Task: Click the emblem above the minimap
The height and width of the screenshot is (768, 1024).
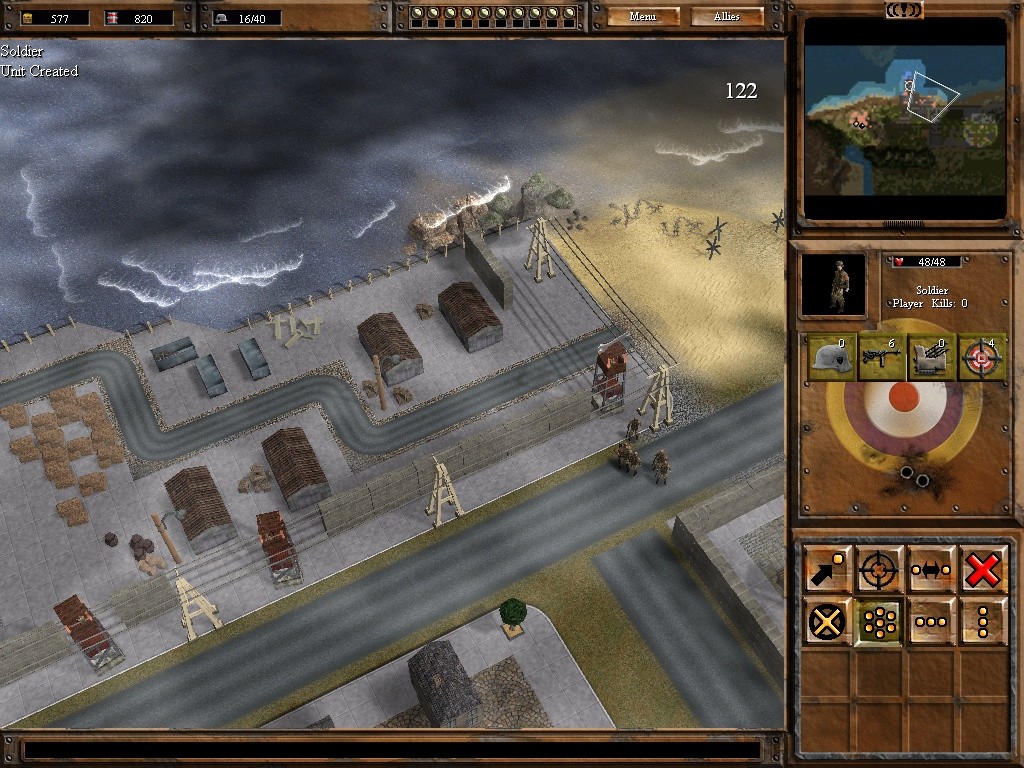Action: 905,9
